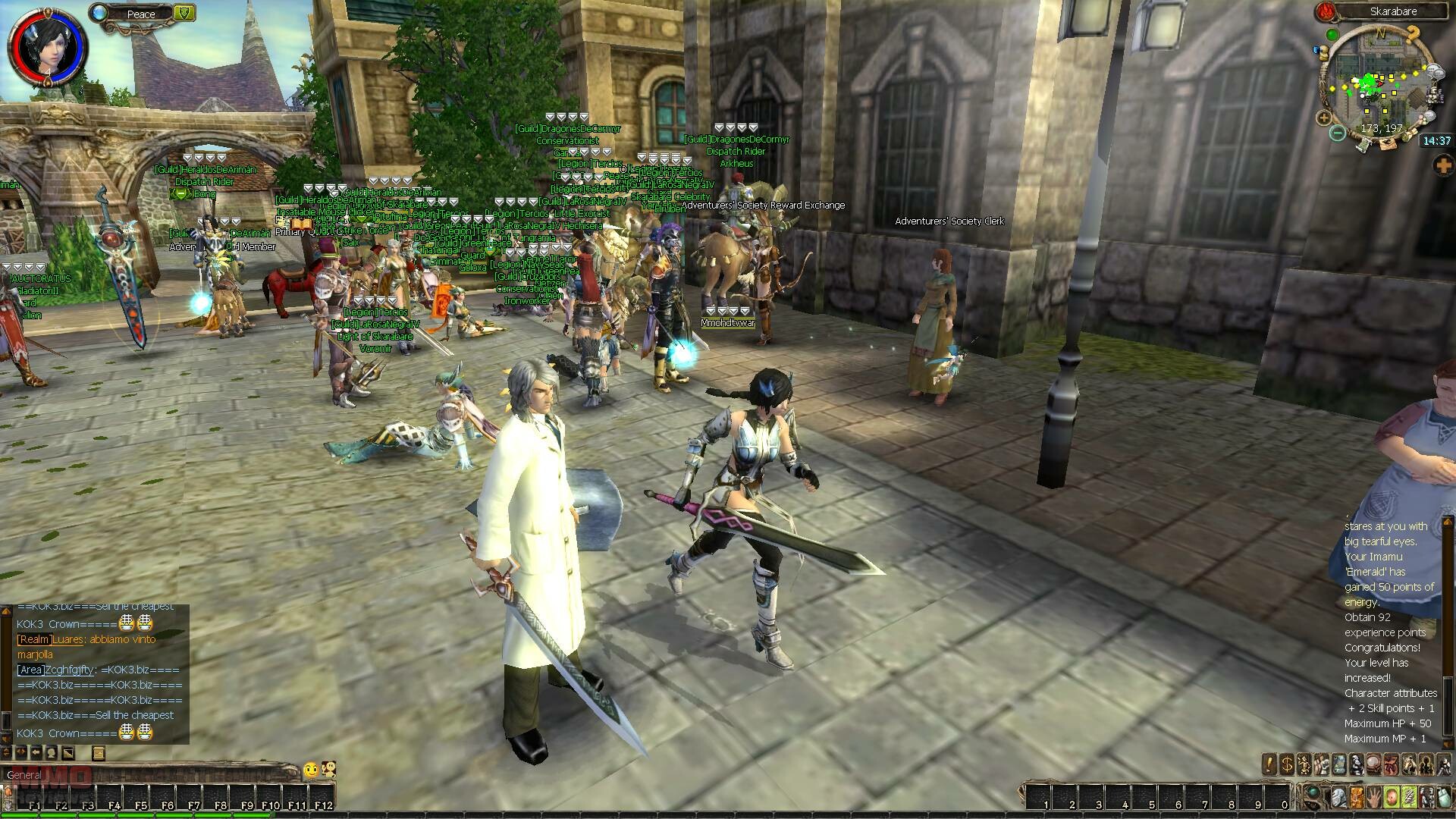Image resolution: width=1456 pixels, height=819 pixels.
Task: Open help via the yellow question mark
Action: click(1413, 34)
